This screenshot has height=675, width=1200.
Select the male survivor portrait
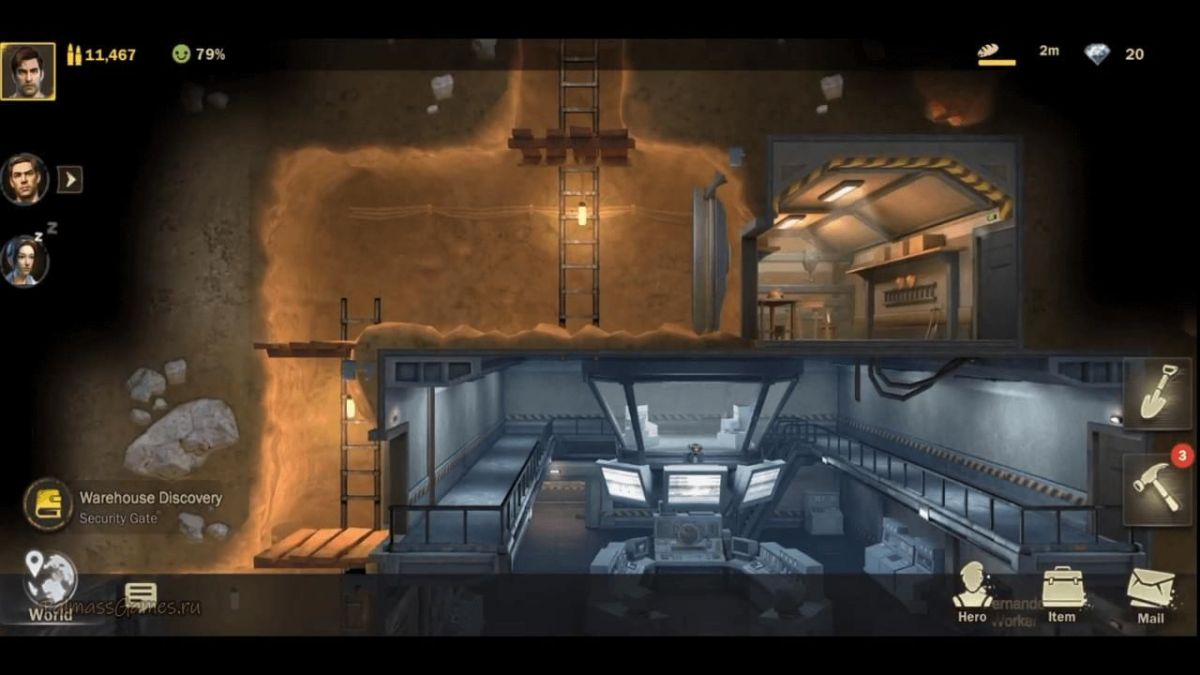point(25,179)
